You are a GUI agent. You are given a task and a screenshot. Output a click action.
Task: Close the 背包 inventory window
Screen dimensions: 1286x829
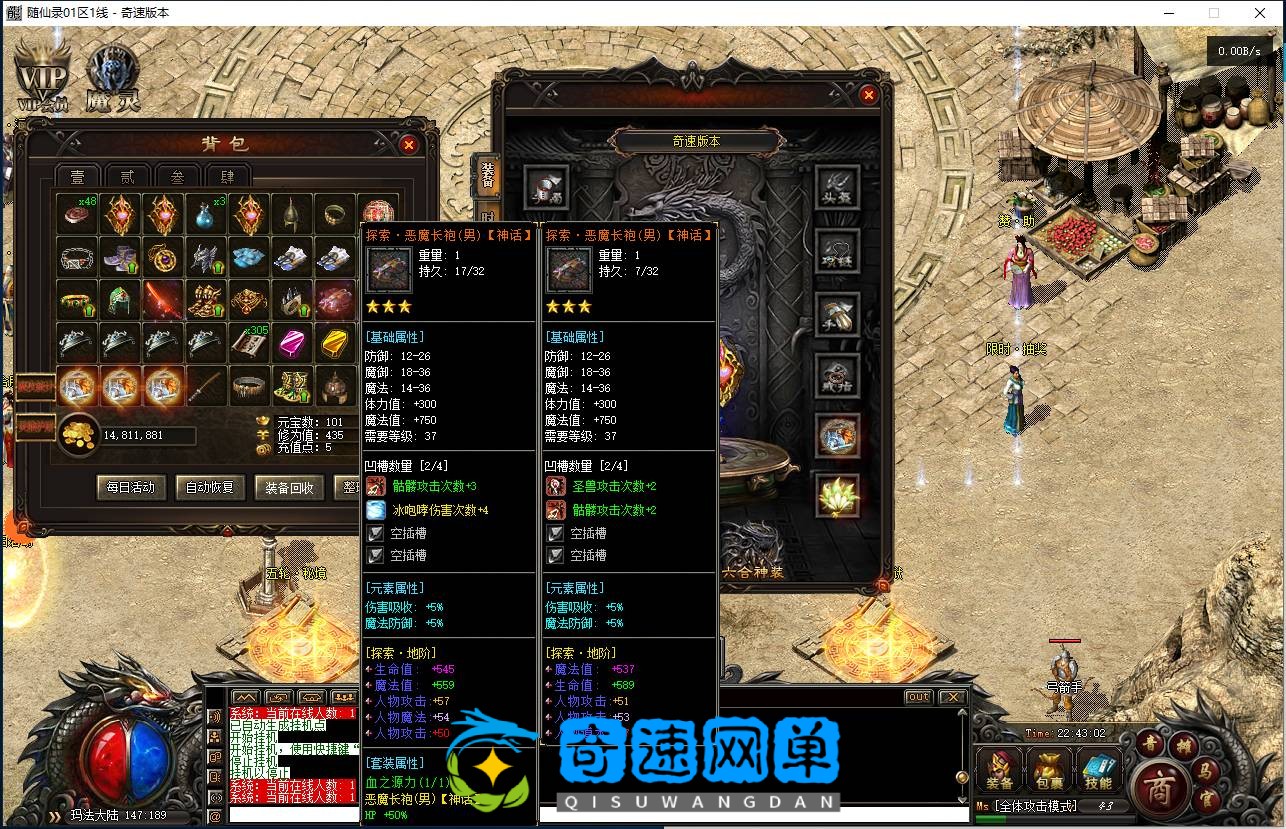[408, 144]
